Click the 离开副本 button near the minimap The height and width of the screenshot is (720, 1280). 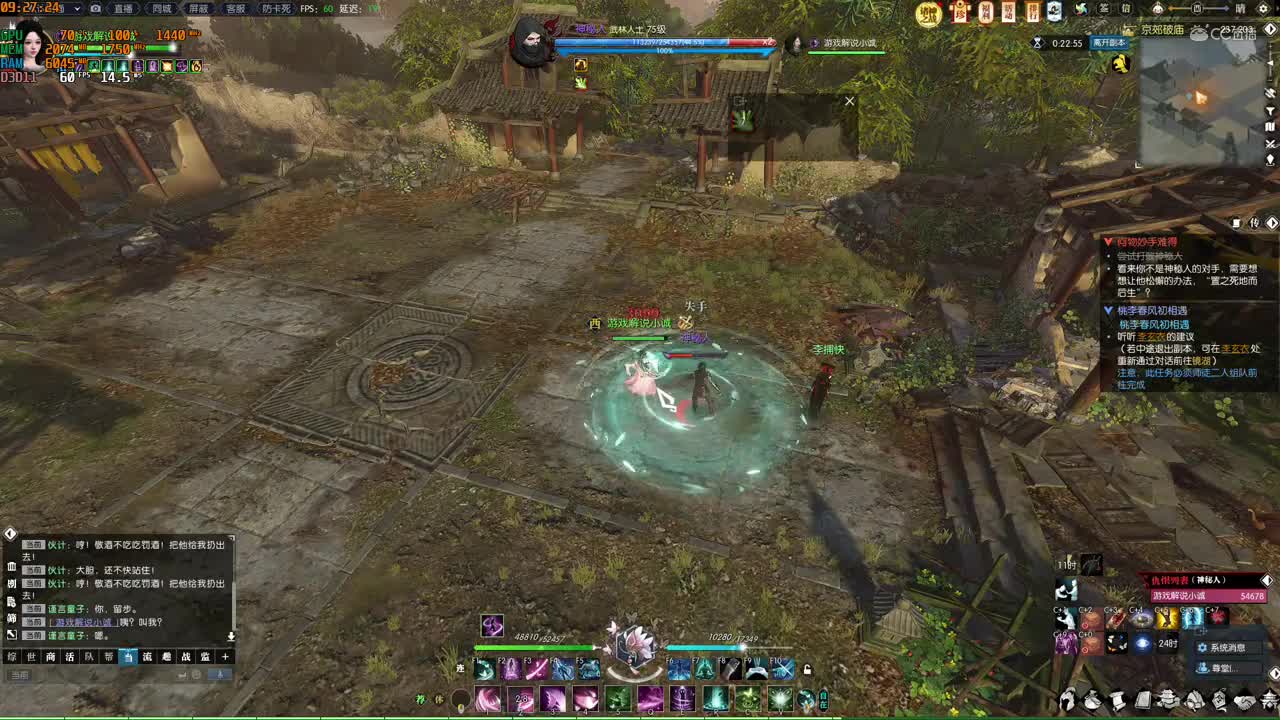(1109, 43)
